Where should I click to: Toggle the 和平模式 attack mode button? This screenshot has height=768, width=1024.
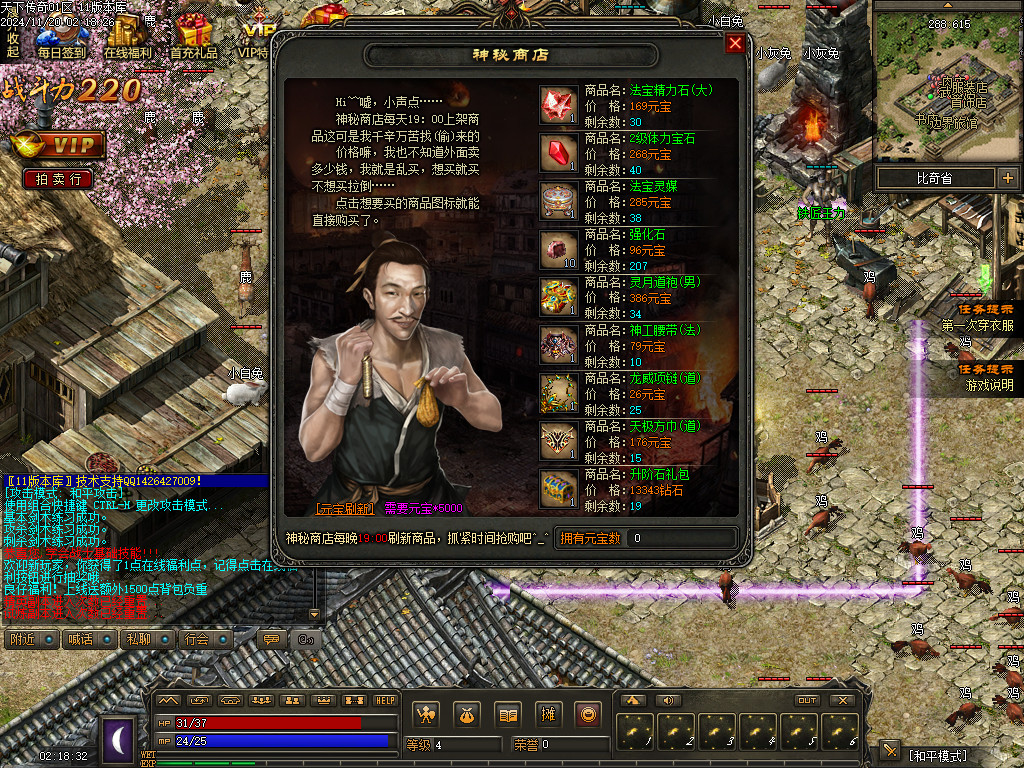point(937,754)
